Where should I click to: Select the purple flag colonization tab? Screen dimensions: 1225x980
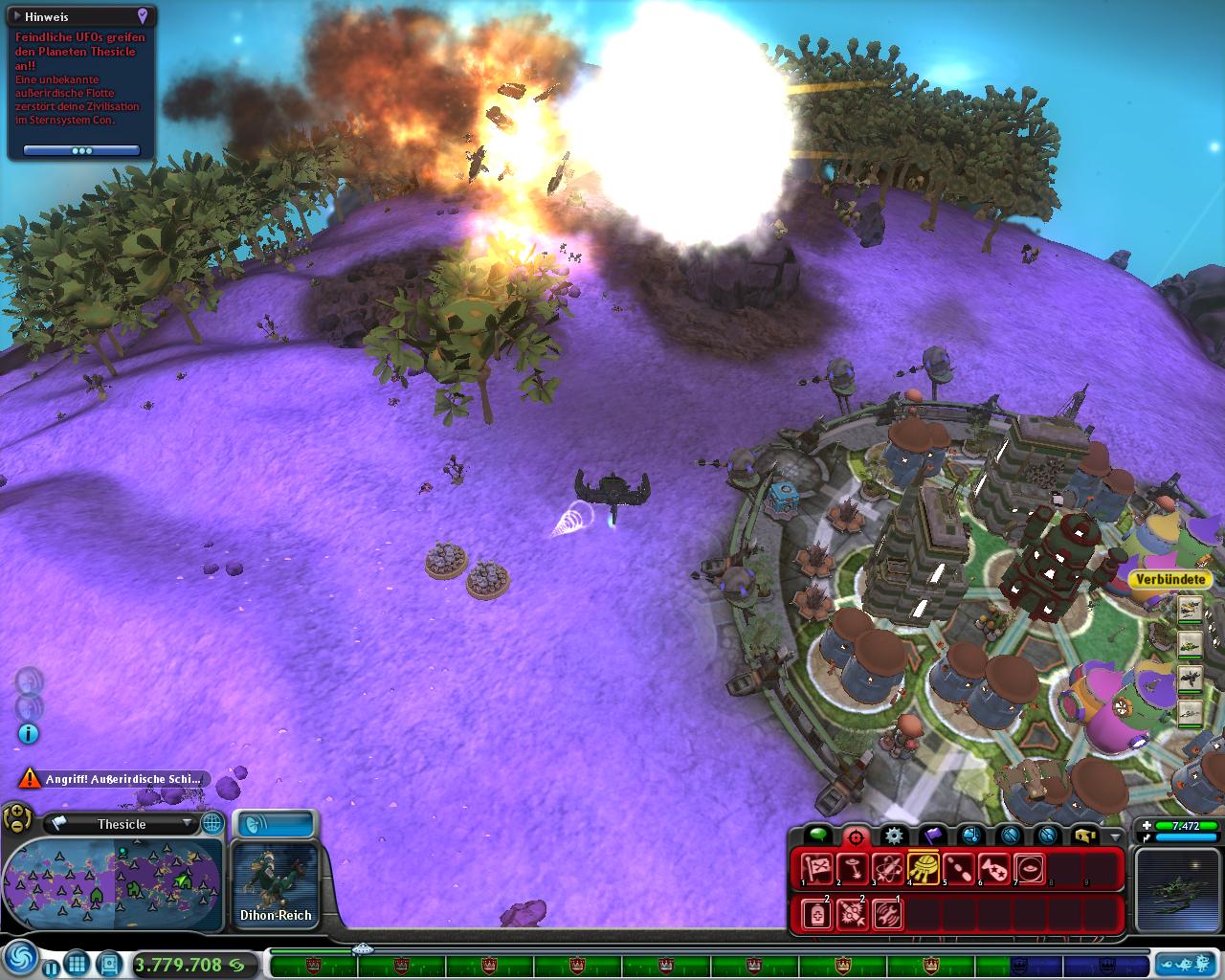click(x=932, y=836)
